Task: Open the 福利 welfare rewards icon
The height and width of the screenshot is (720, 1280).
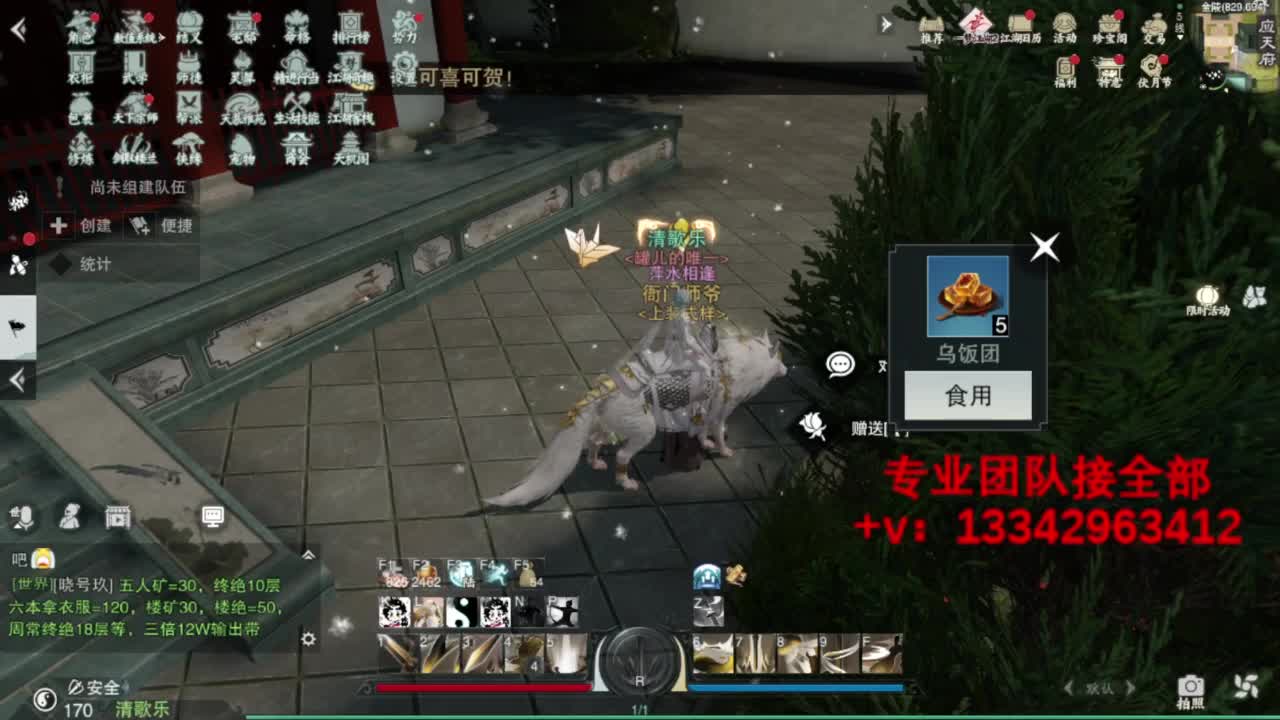Action: click(1066, 68)
